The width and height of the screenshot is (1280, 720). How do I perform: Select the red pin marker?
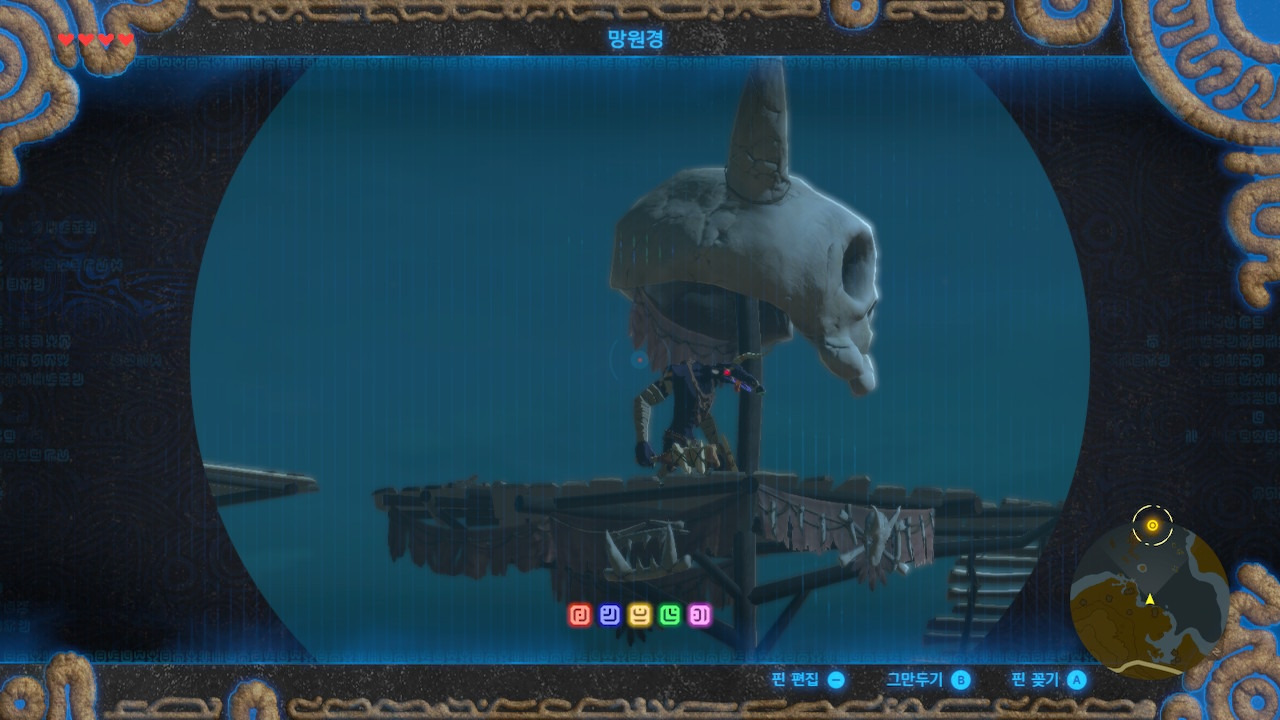point(580,615)
